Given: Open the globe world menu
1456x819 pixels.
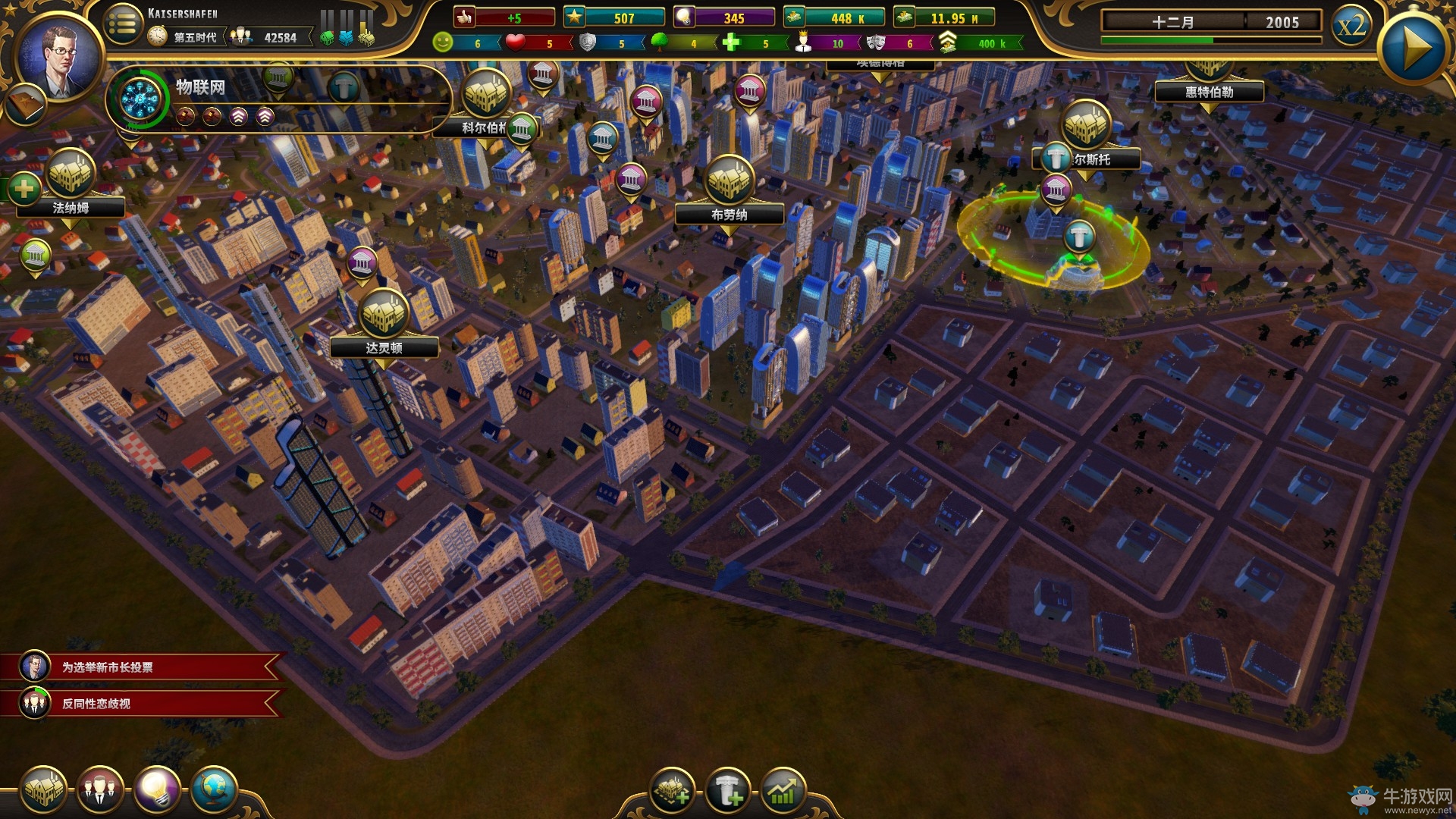Looking at the screenshot, I should click(213, 790).
